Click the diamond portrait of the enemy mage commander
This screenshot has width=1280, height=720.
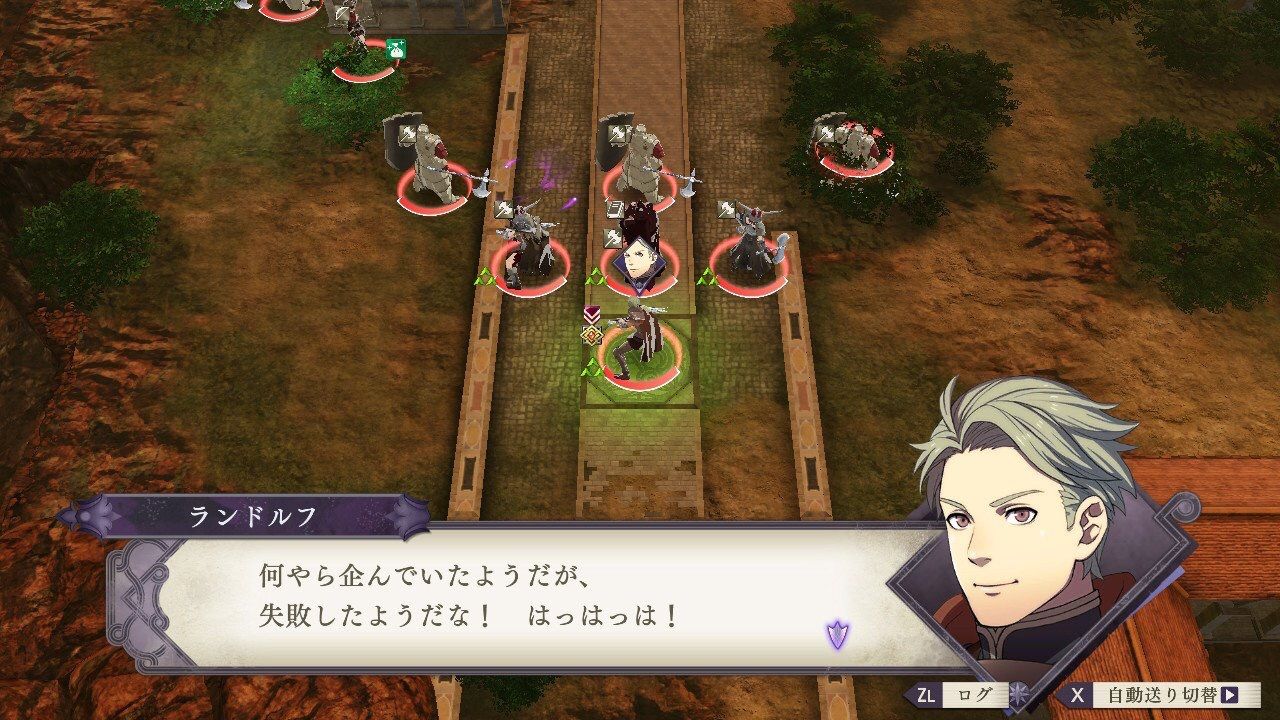pos(638,266)
